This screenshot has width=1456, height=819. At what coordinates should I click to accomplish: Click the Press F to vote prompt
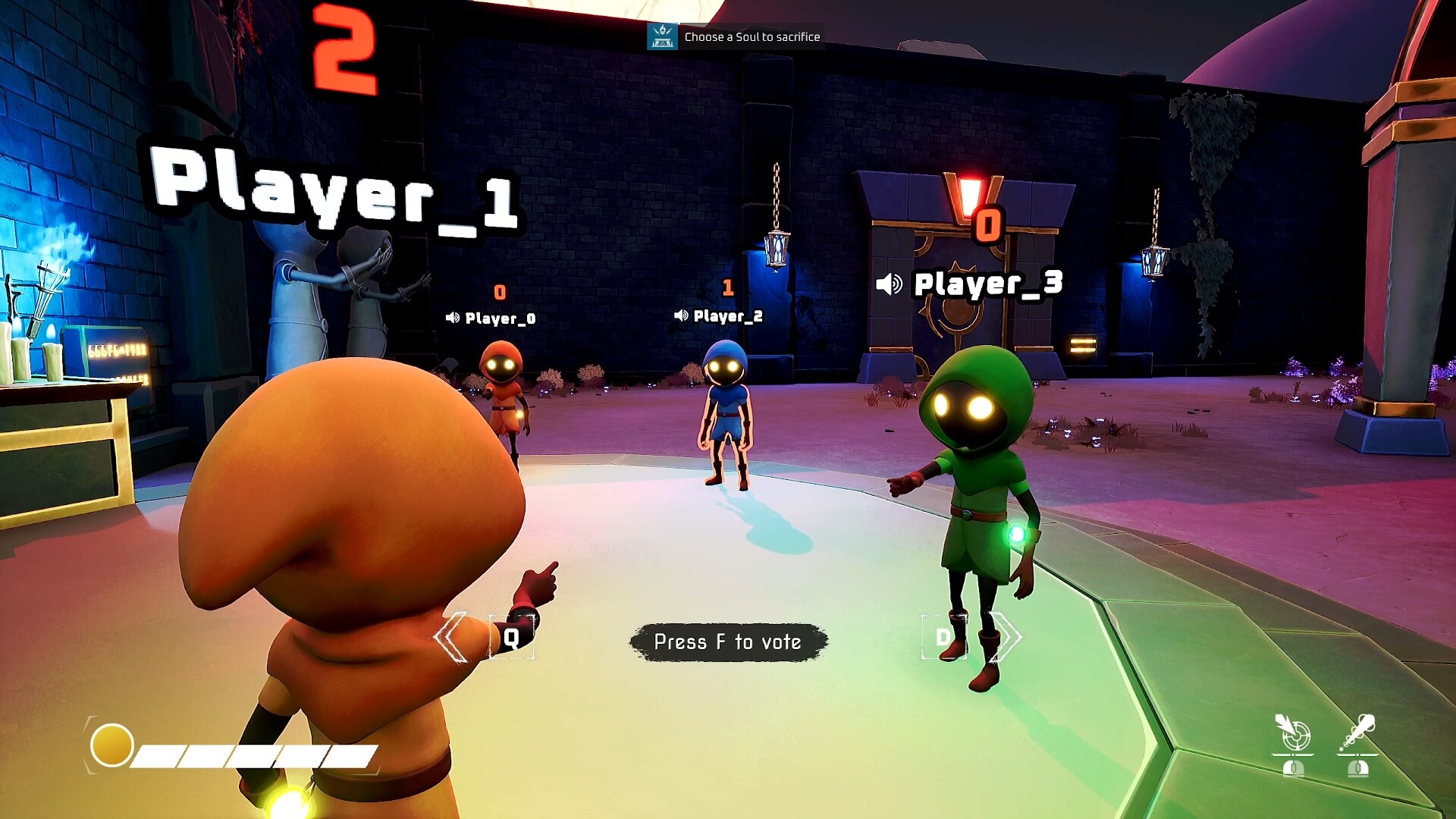pyautogui.click(x=727, y=641)
